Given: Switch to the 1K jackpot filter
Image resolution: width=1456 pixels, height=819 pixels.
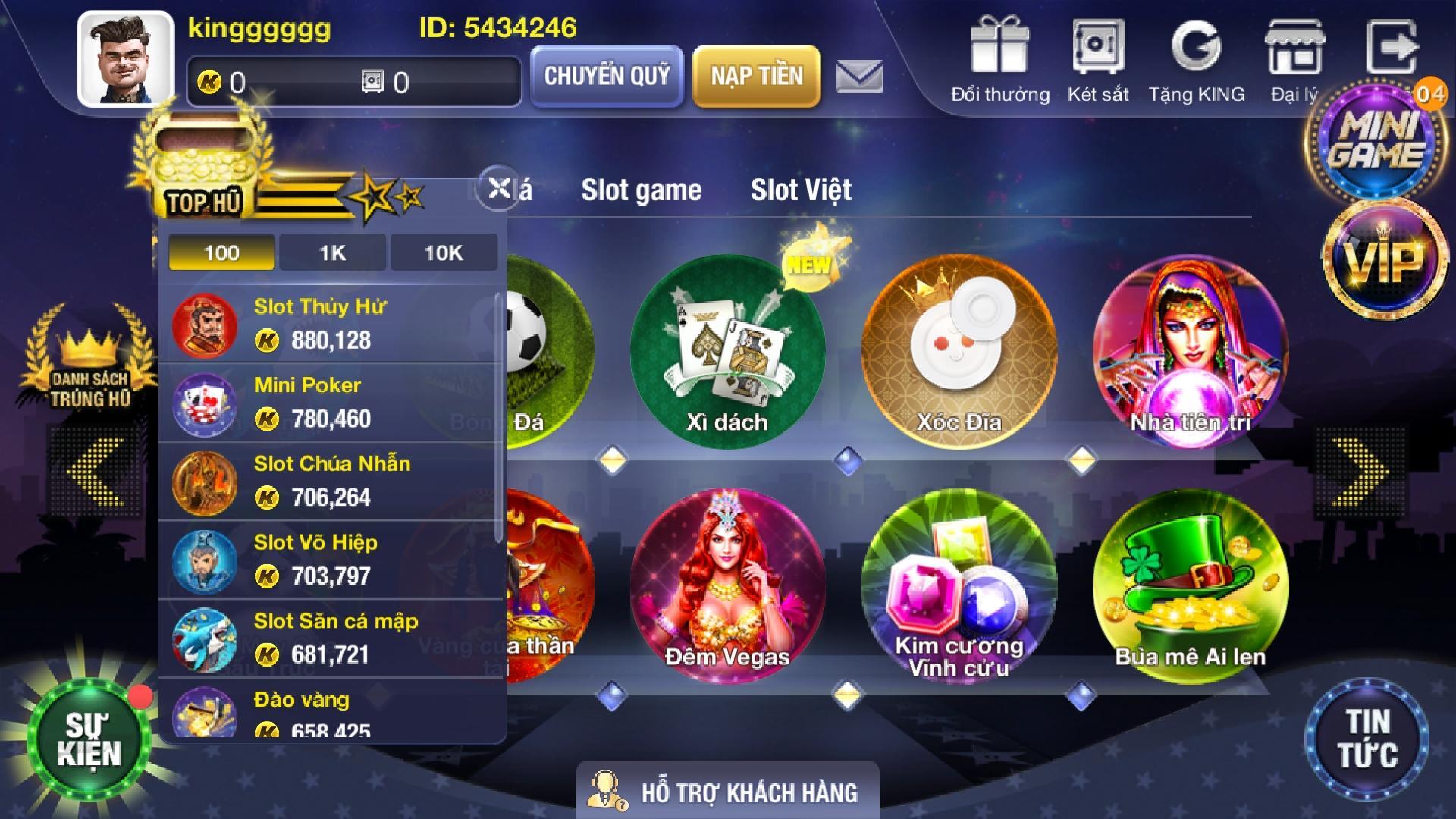Looking at the screenshot, I should point(331,253).
